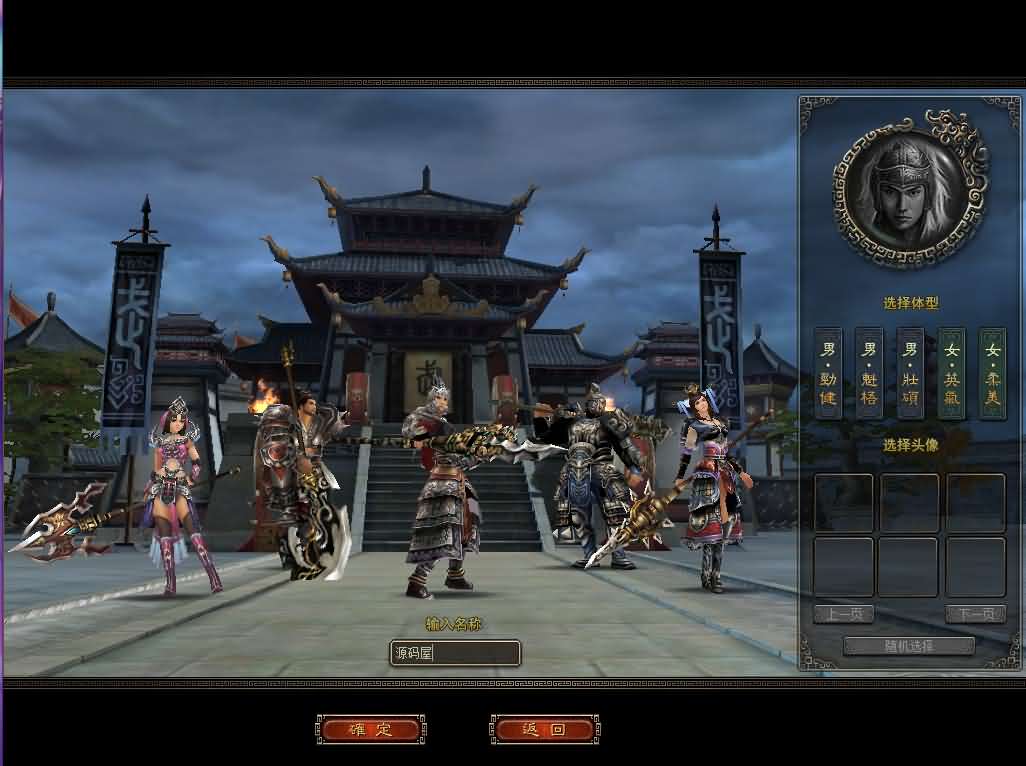1026x766 pixels.
Task: Show next portrait page with 下一页
Action: click(x=975, y=614)
